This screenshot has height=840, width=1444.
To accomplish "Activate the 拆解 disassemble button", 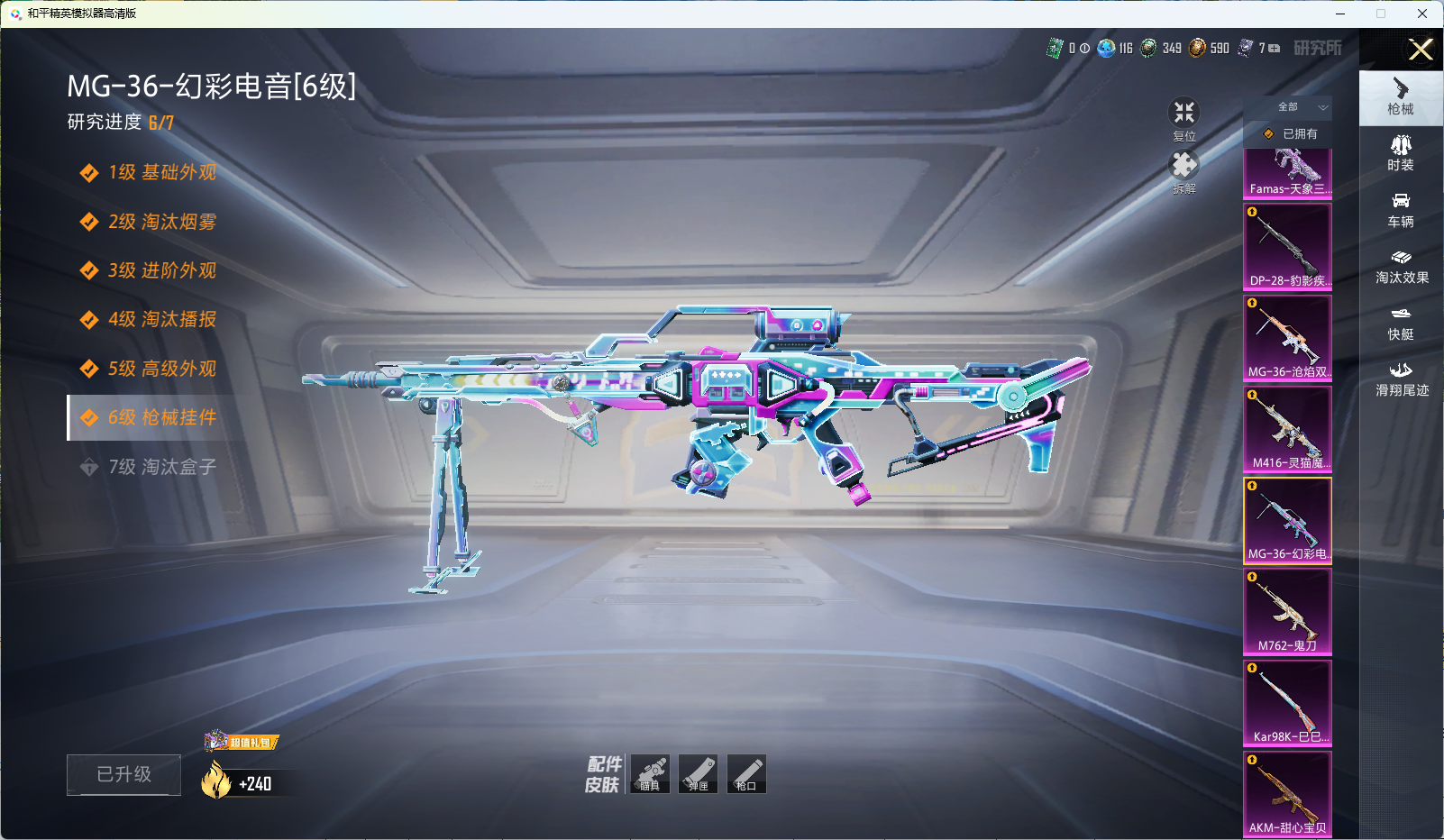I will coord(1184,168).
